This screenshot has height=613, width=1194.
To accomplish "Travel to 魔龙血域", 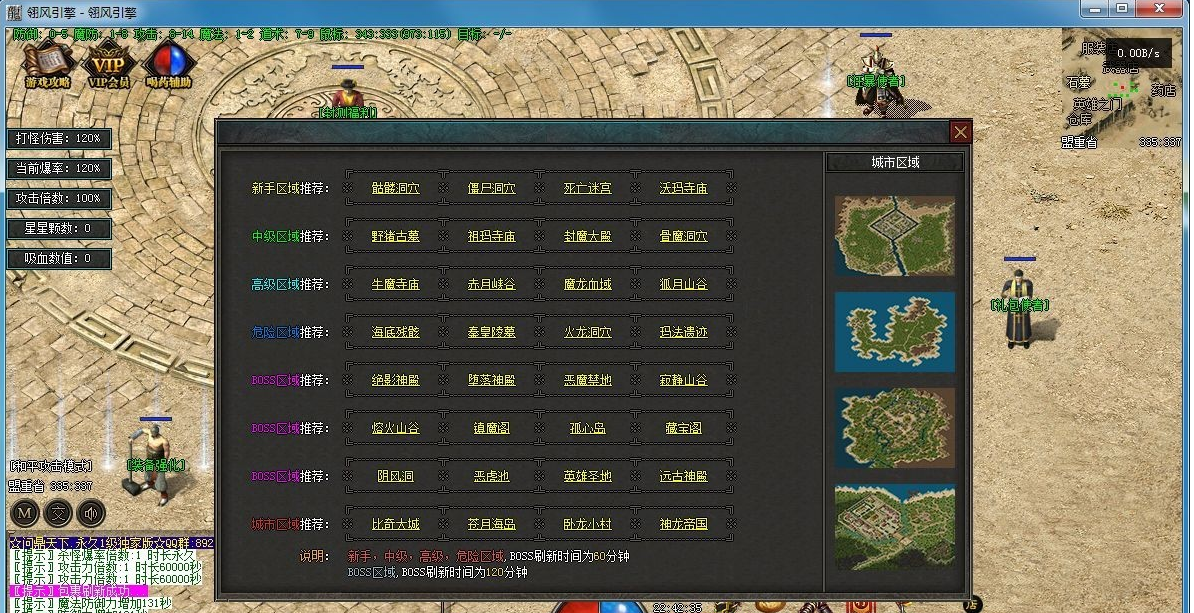I will pyautogui.click(x=587, y=284).
